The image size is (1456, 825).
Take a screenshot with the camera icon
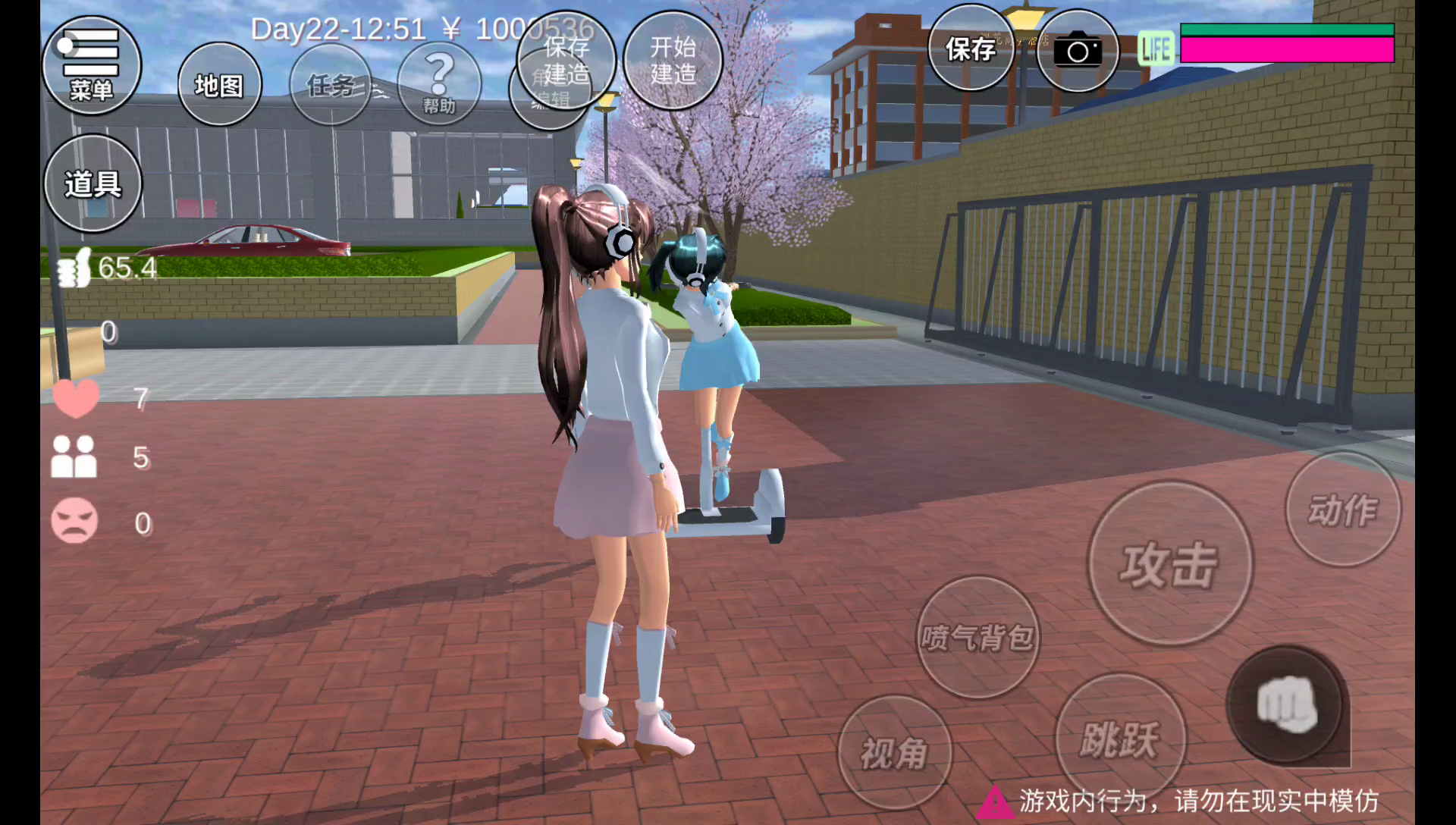tap(1077, 51)
